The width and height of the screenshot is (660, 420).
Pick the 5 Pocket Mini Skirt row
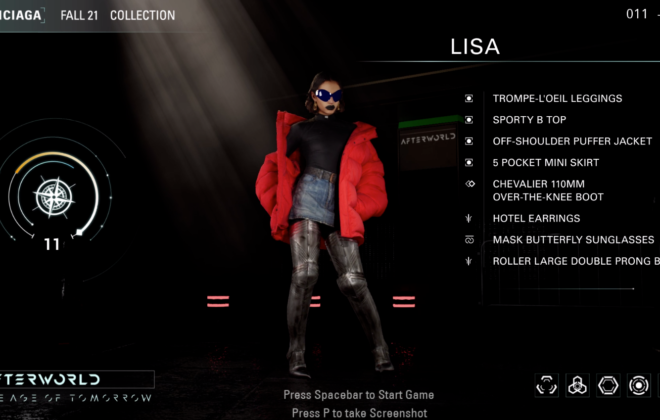(x=547, y=162)
